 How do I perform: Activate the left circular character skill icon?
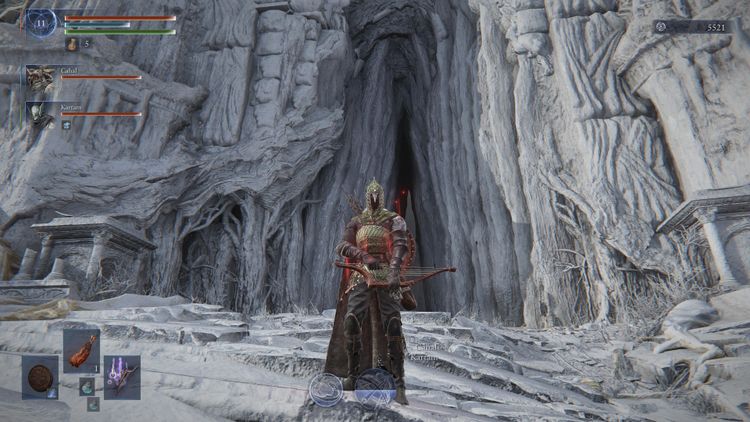point(326,388)
